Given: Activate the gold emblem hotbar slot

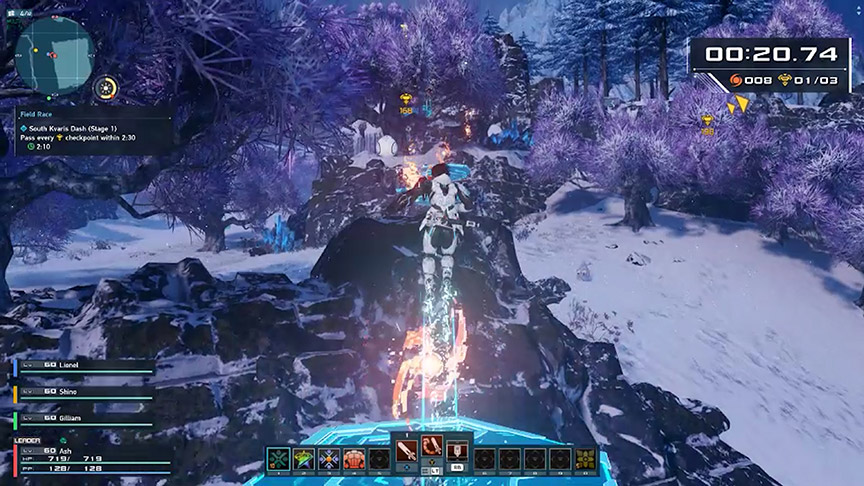Looking at the screenshot, I should pos(583,459).
